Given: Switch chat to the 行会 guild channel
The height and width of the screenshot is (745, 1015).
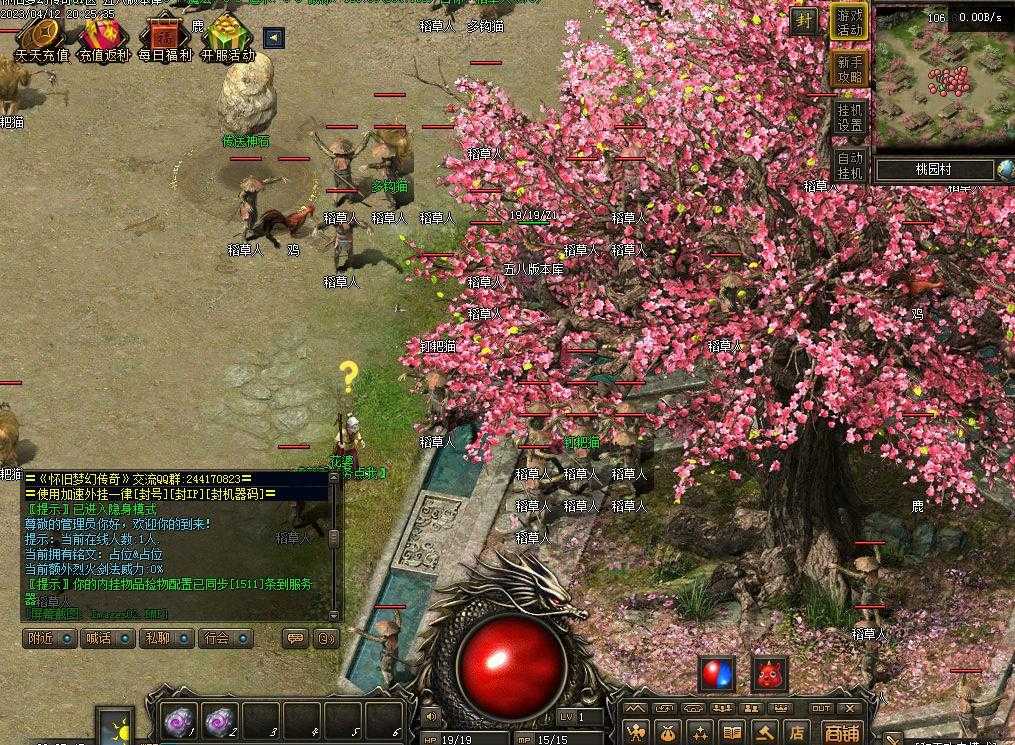Looking at the screenshot, I should [224, 638].
